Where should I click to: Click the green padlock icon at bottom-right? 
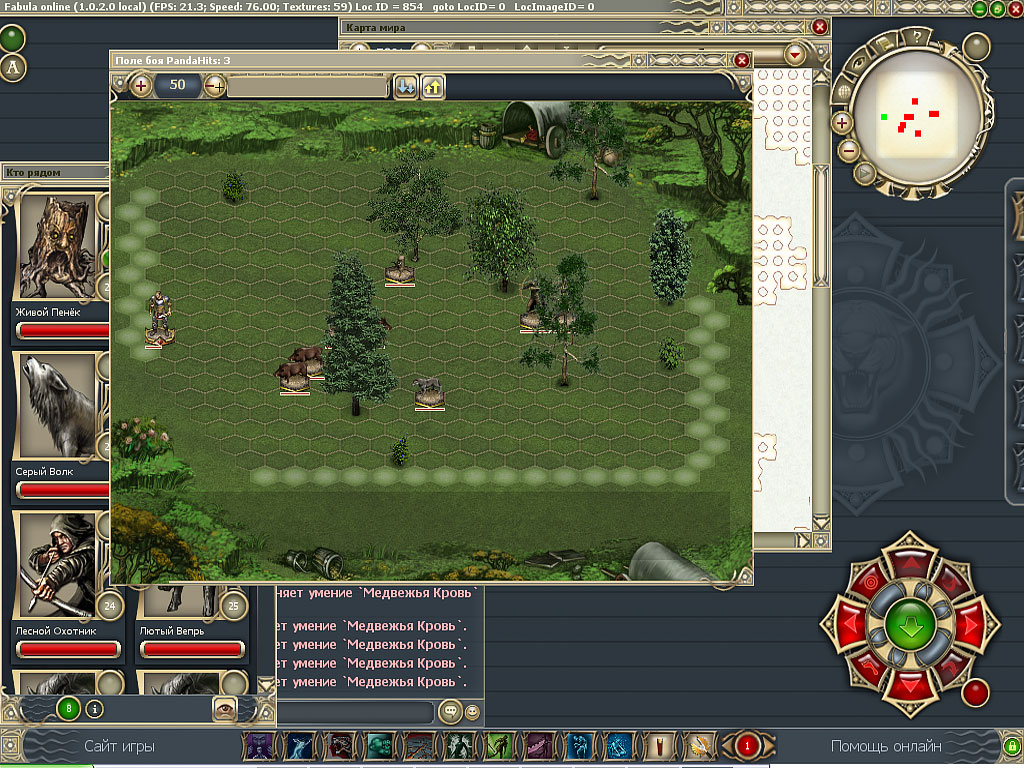coord(1011,746)
